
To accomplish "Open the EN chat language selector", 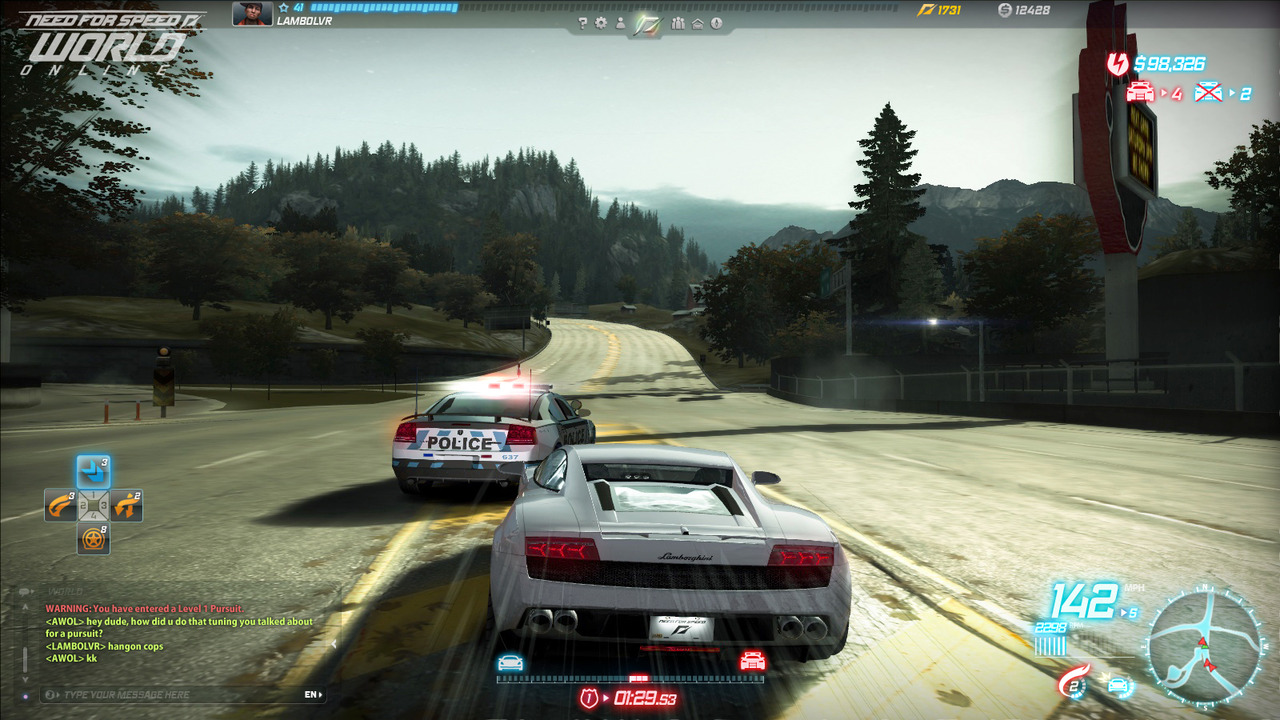I will 313,695.
